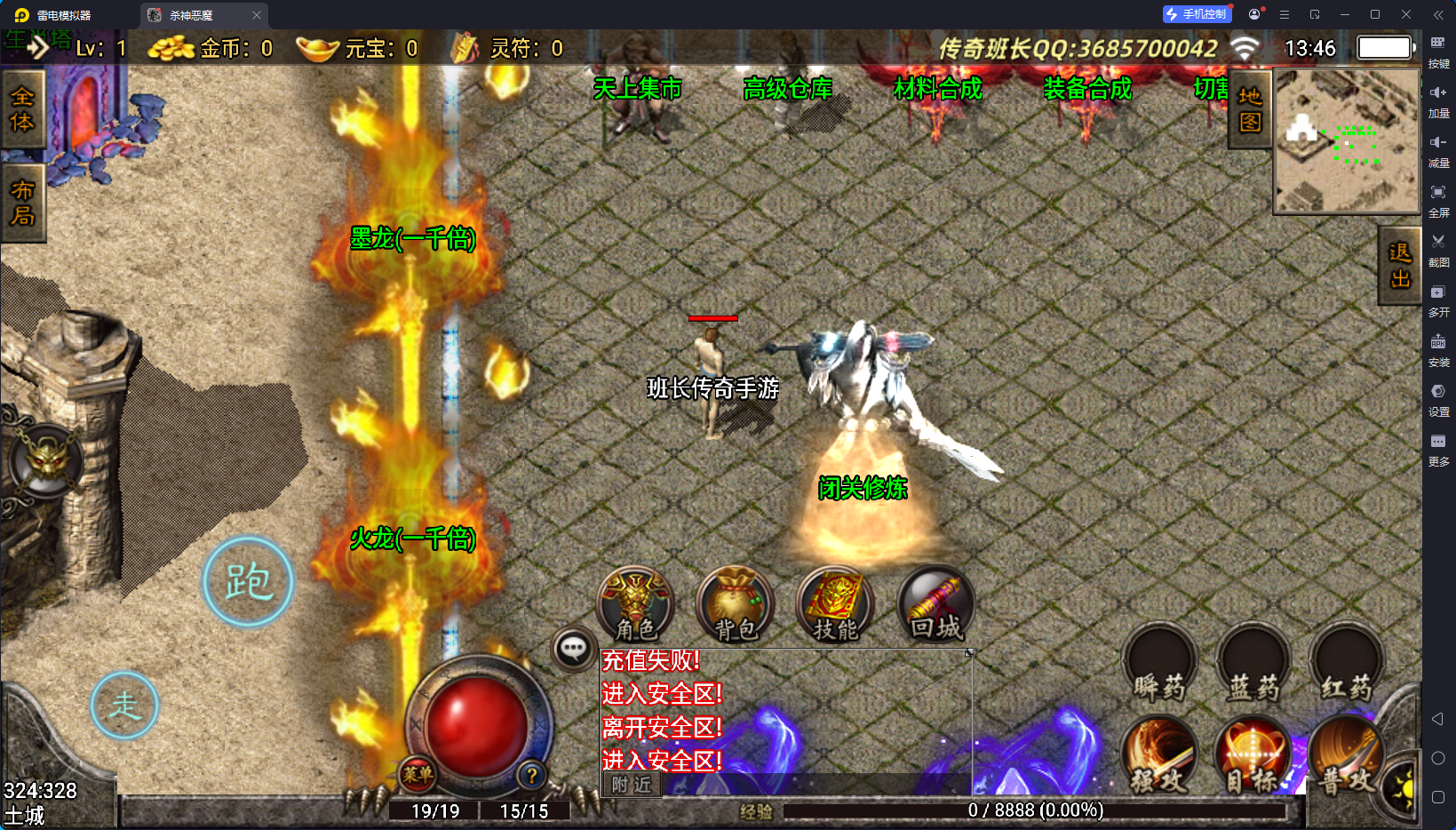Screen dimensions: 1456x830
Task: Use the 回城 return-to-town scroll
Action: coord(936,604)
